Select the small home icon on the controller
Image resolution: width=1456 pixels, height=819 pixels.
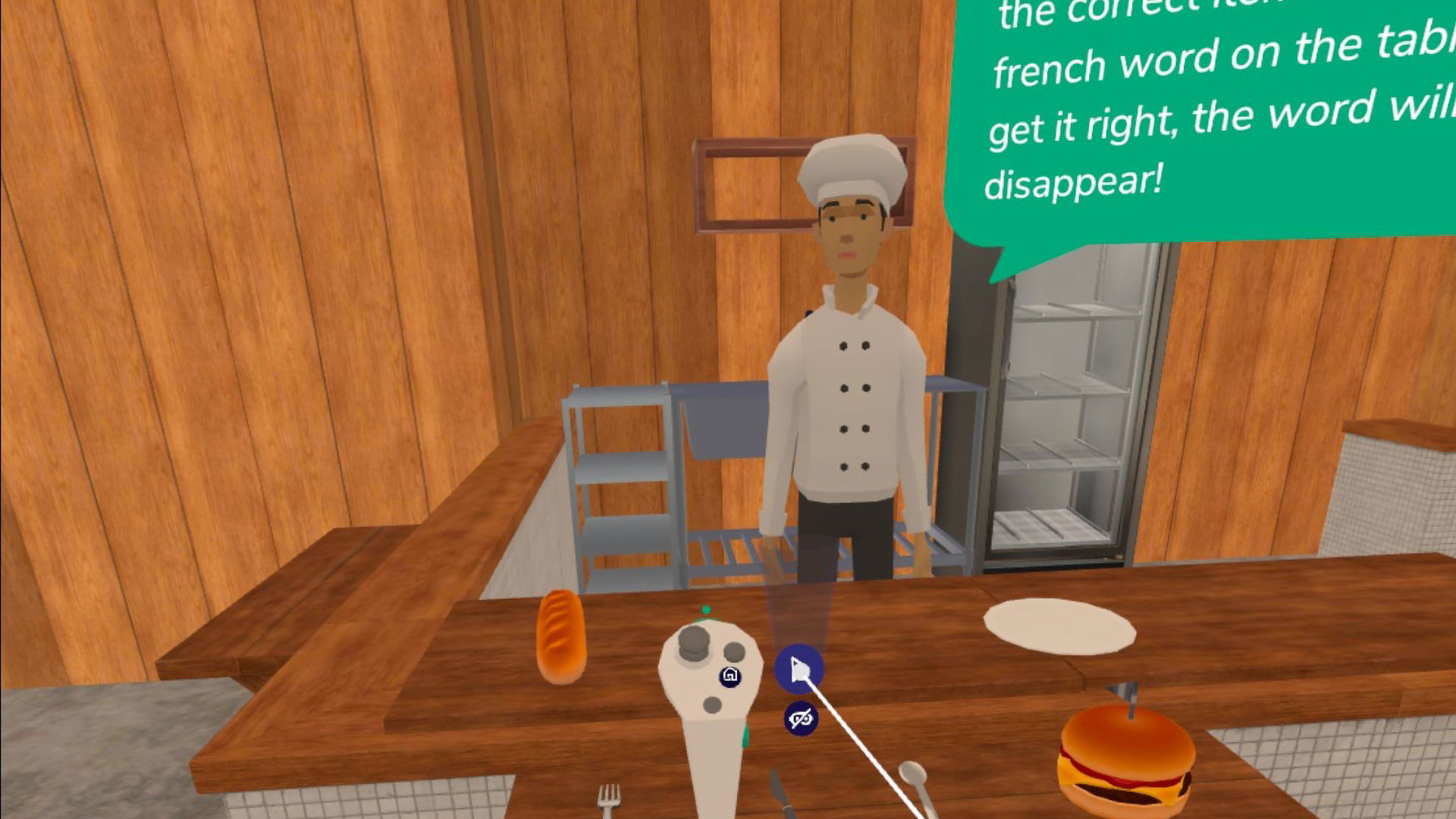click(x=730, y=676)
